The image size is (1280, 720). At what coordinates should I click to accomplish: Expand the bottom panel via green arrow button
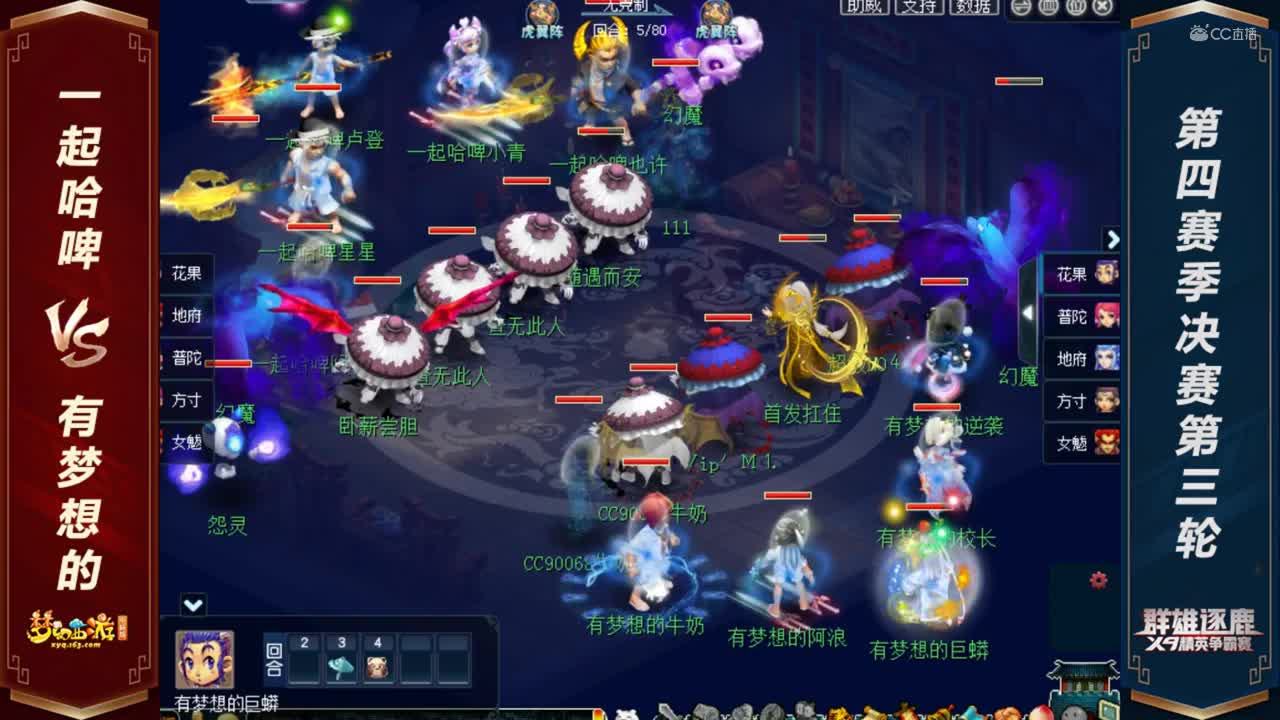[x=193, y=604]
